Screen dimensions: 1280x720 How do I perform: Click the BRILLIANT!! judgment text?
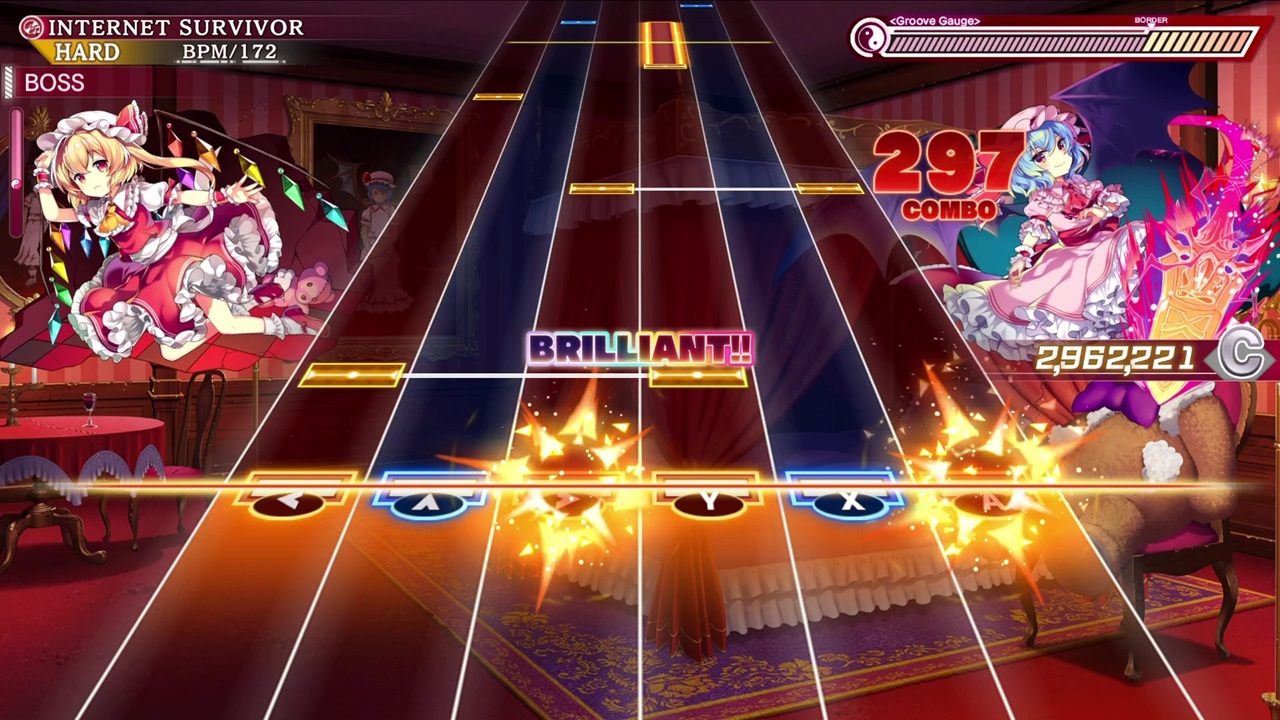click(x=638, y=350)
